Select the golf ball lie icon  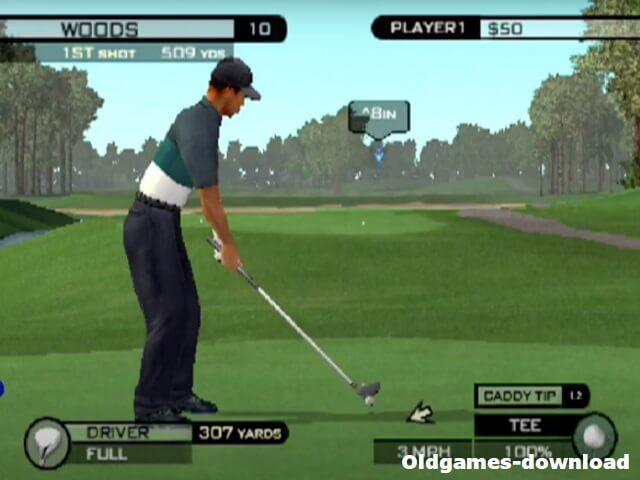pyautogui.click(x=594, y=437)
